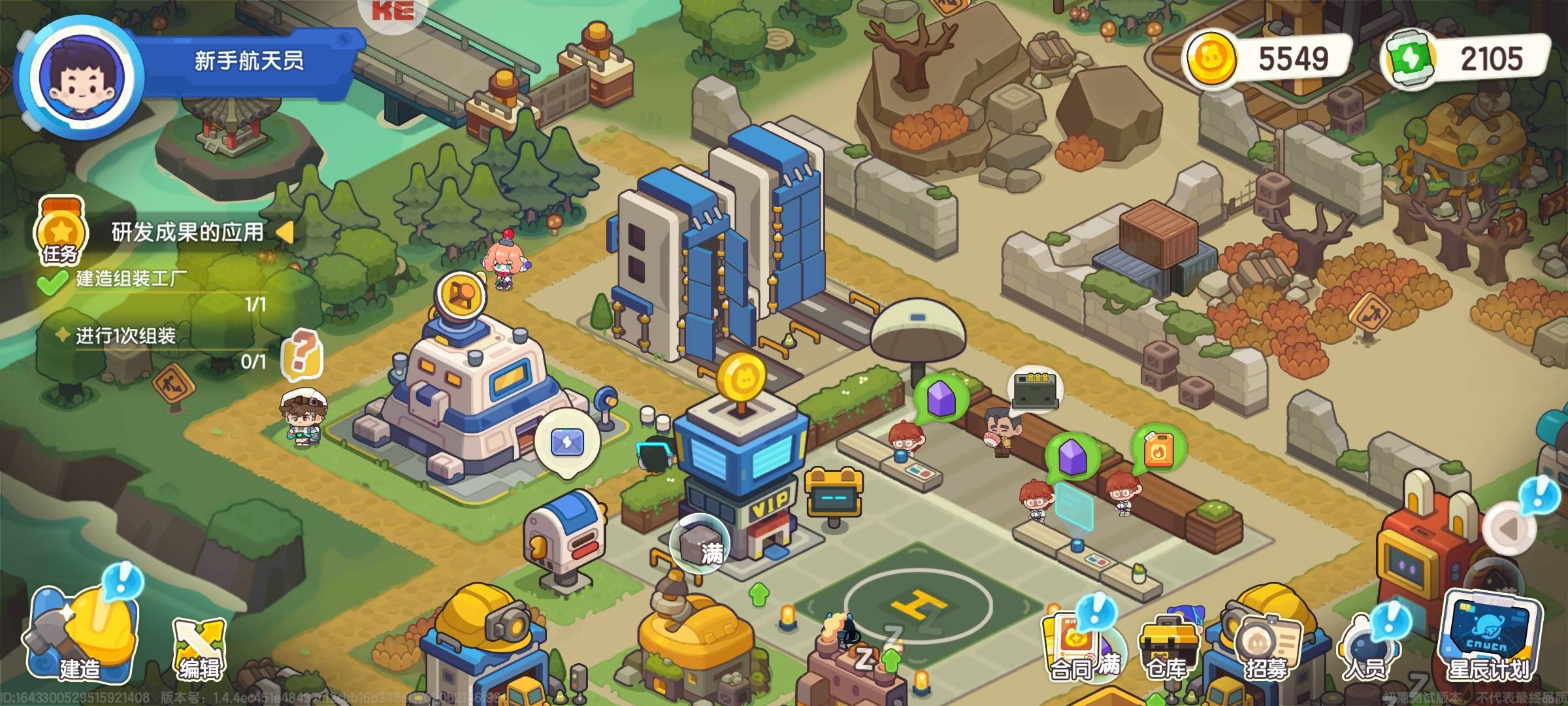Image resolution: width=1568 pixels, height=706 pixels.
Task: Open the 招募 recruit menu
Action: (x=1266, y=647)
